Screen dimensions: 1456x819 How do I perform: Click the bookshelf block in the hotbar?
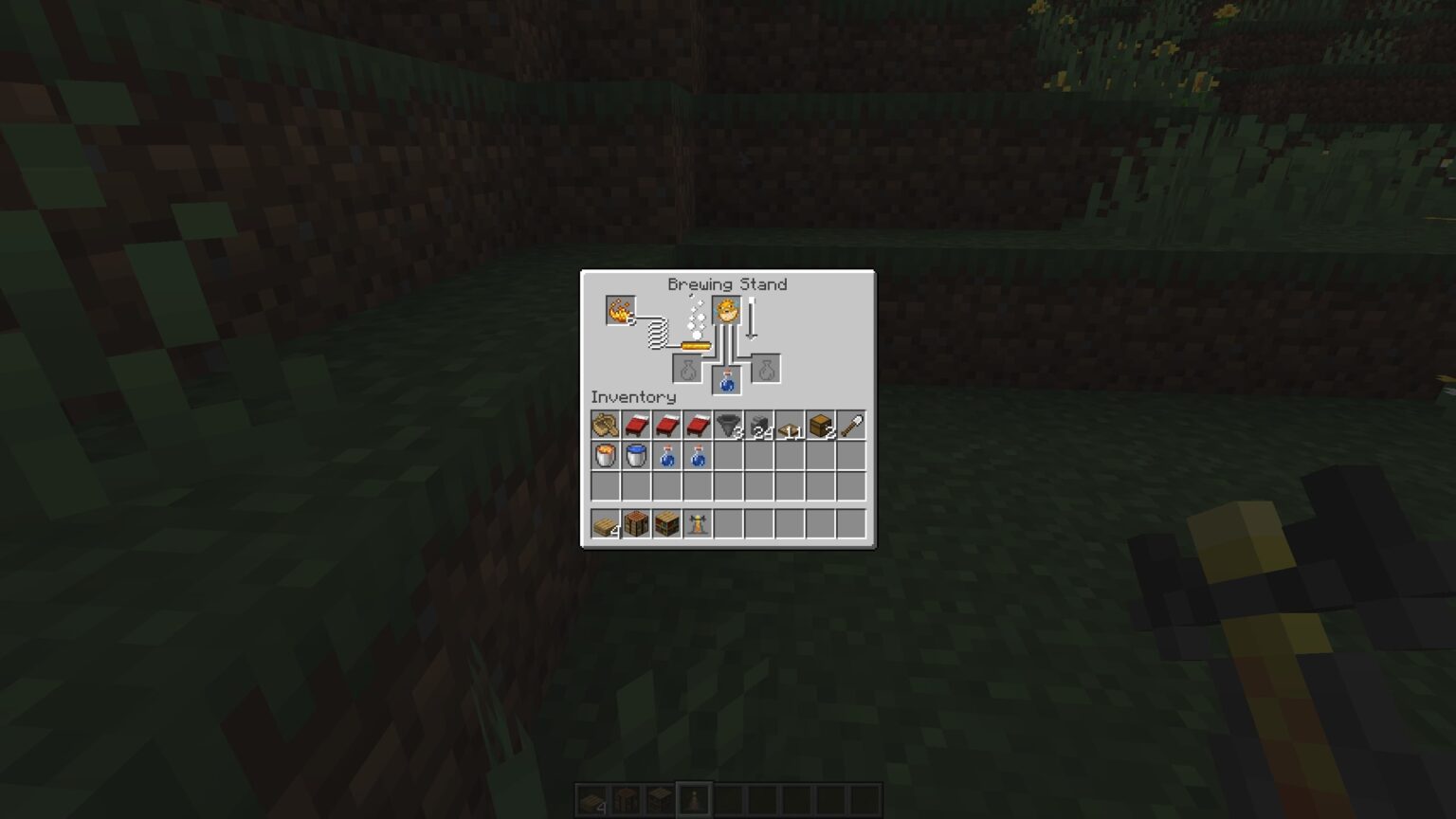[667, 524]
